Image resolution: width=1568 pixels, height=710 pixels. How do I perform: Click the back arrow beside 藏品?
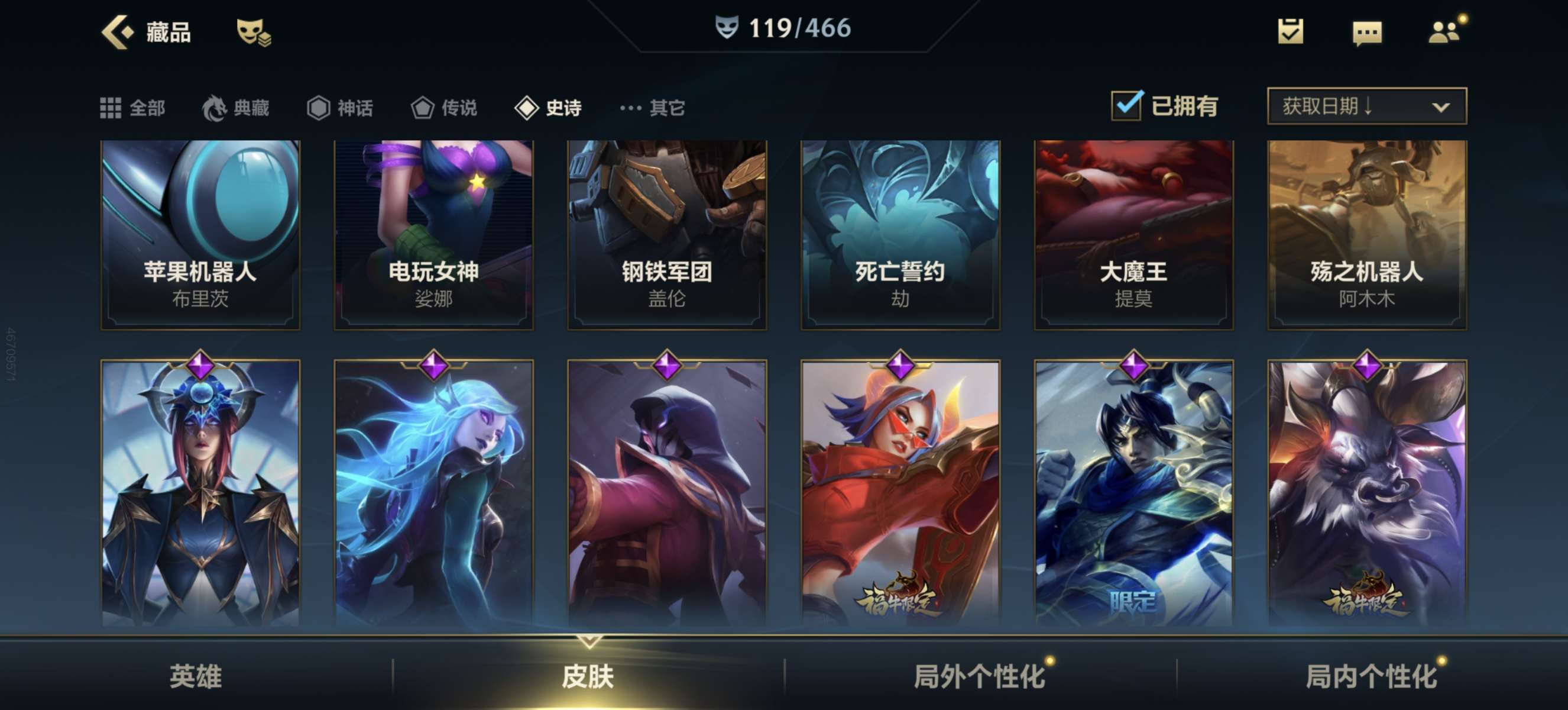118,34
